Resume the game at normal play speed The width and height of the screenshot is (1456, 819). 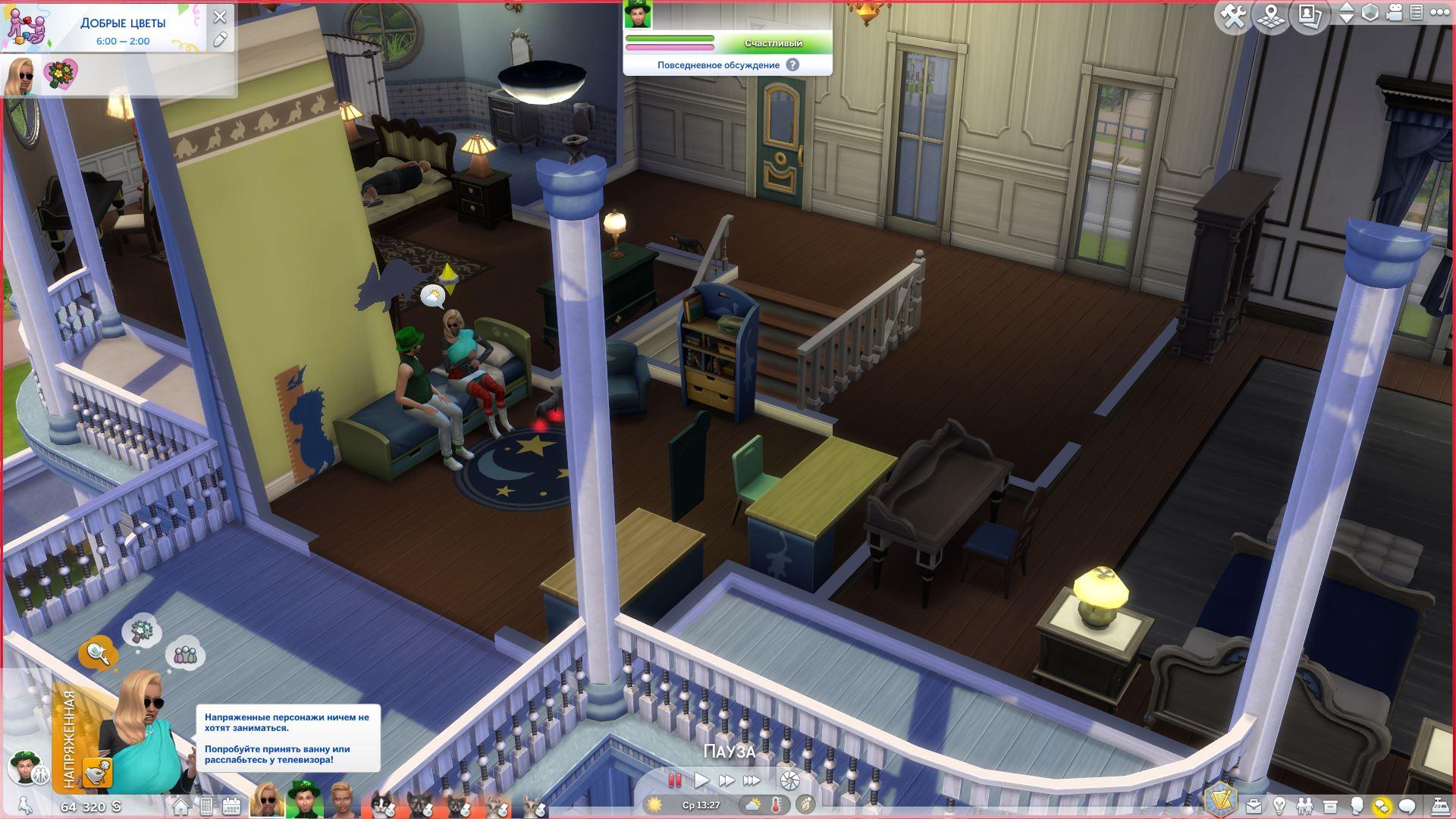701,780
